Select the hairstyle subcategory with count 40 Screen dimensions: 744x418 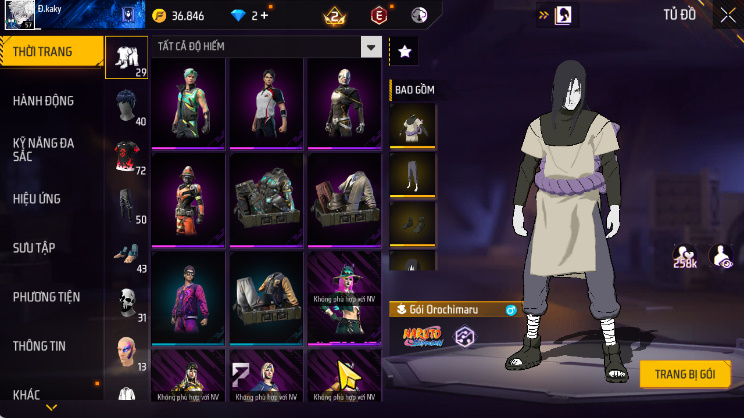click(x=126, y=106)
